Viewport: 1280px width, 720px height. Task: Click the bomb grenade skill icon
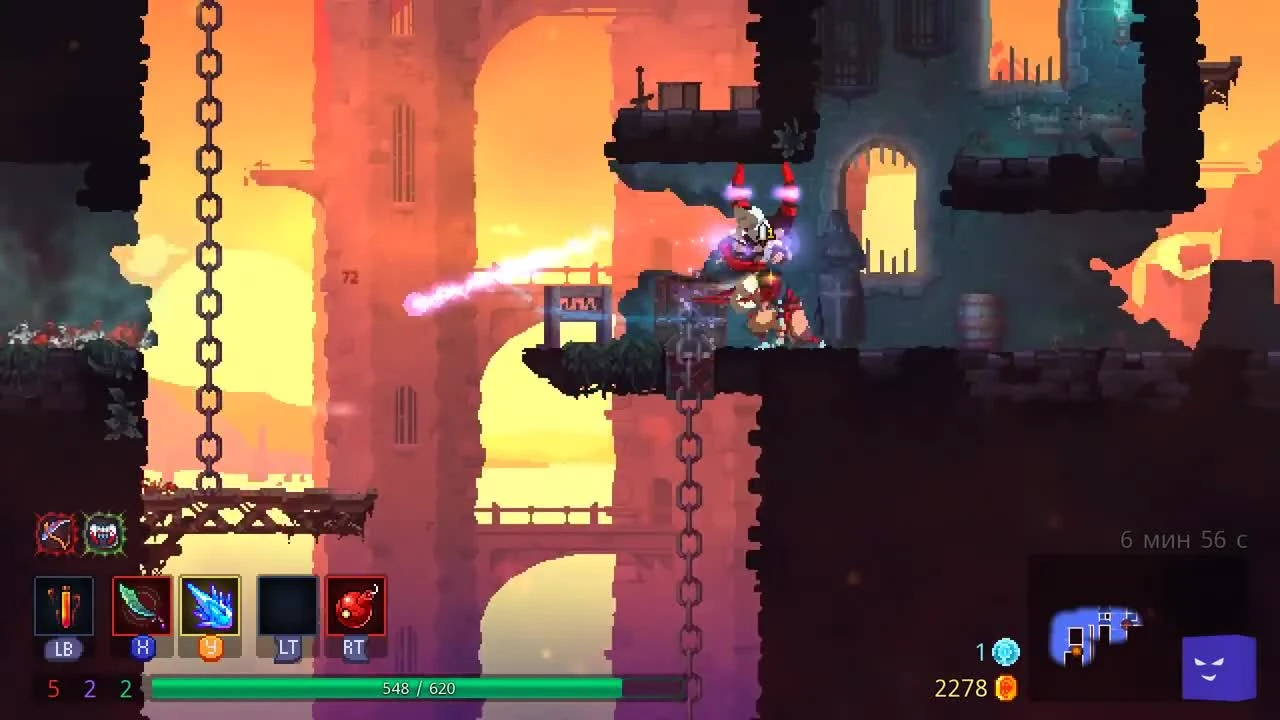point(352,605)
